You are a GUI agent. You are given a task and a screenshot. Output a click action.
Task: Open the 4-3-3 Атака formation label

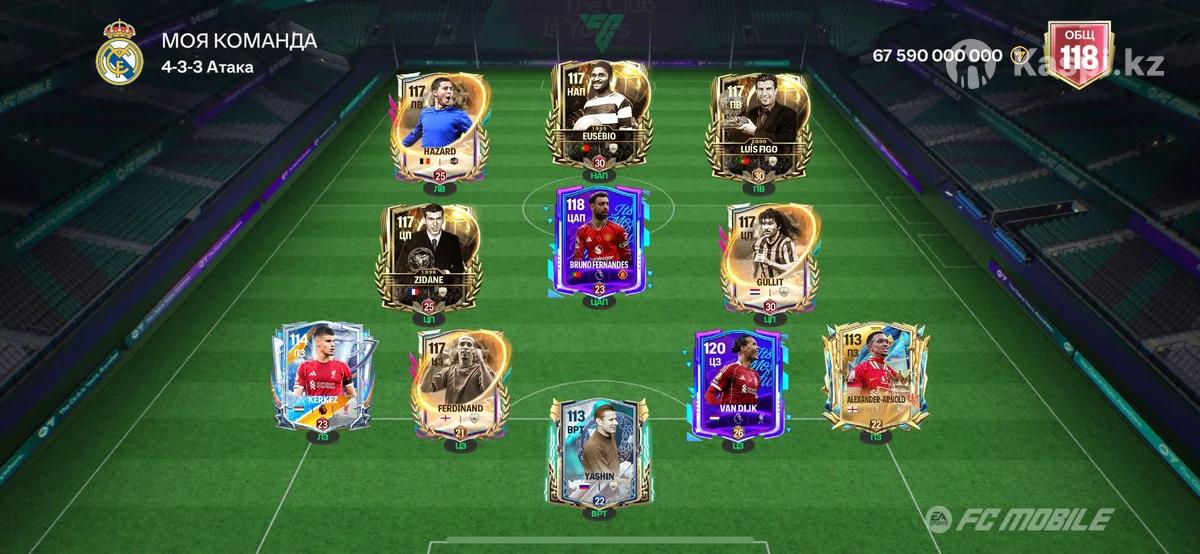[206, 67]
